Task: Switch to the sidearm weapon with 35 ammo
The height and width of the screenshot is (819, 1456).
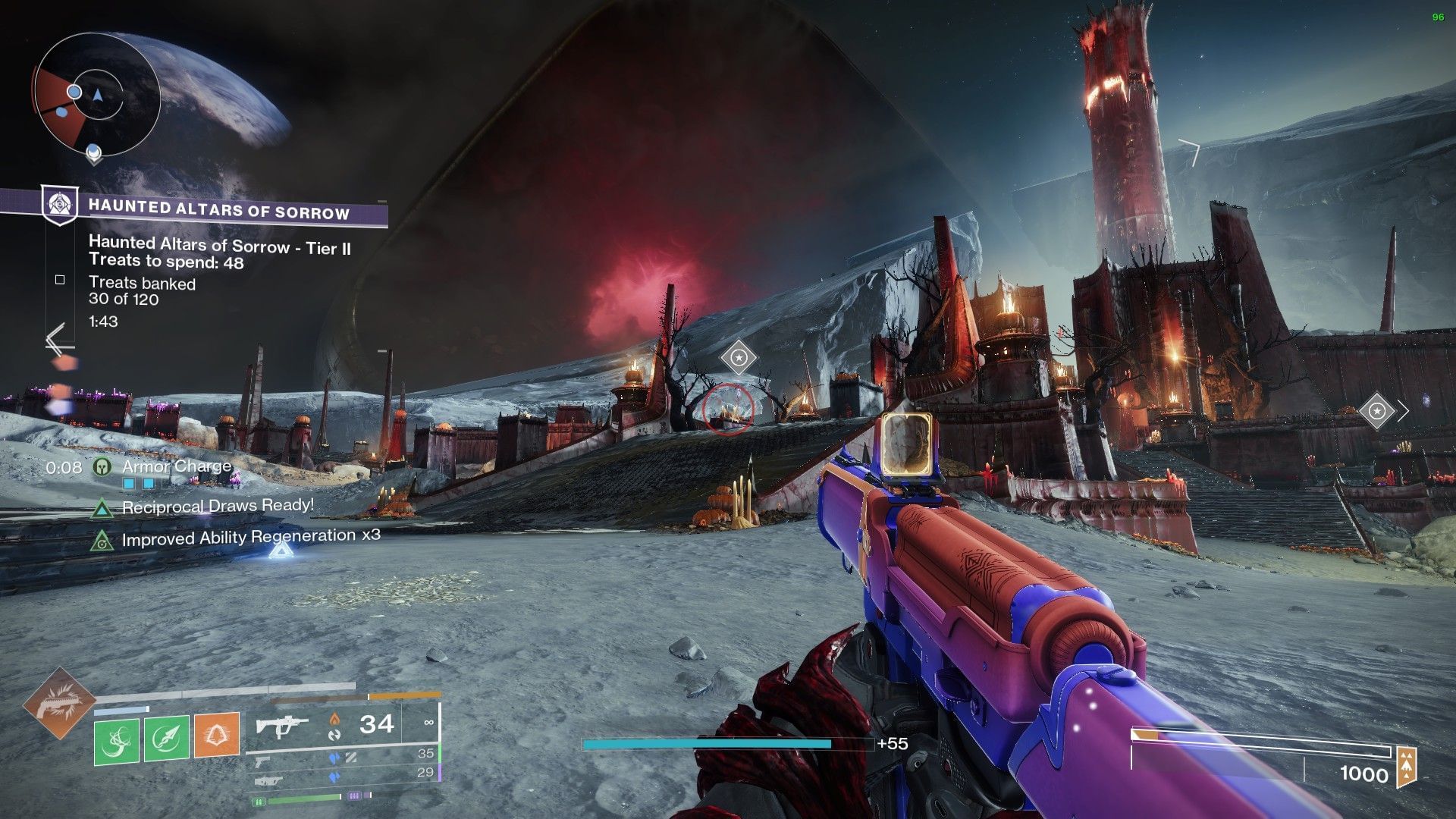Action: [262, 759]
